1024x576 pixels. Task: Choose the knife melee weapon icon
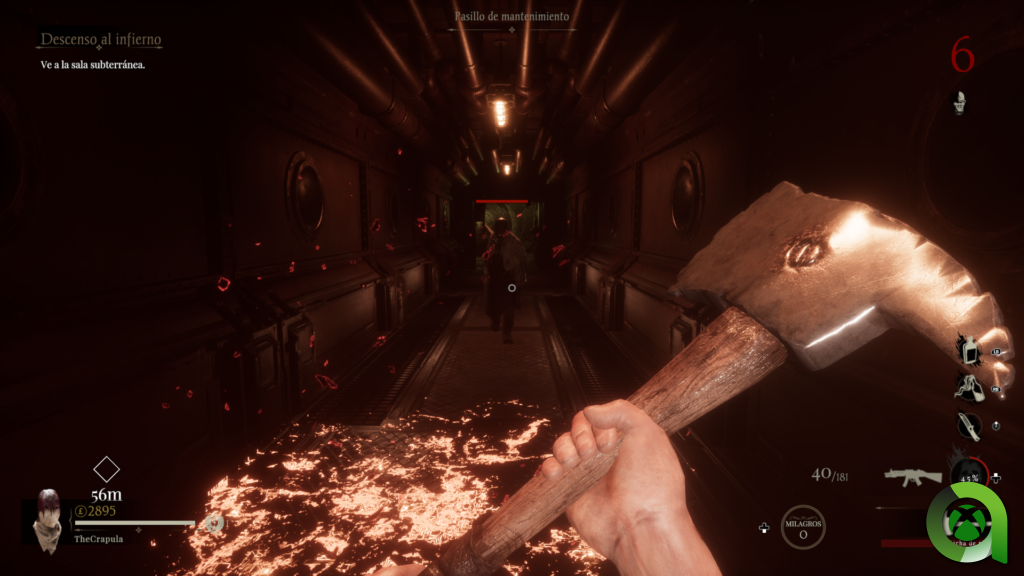[x=968, y=425]
